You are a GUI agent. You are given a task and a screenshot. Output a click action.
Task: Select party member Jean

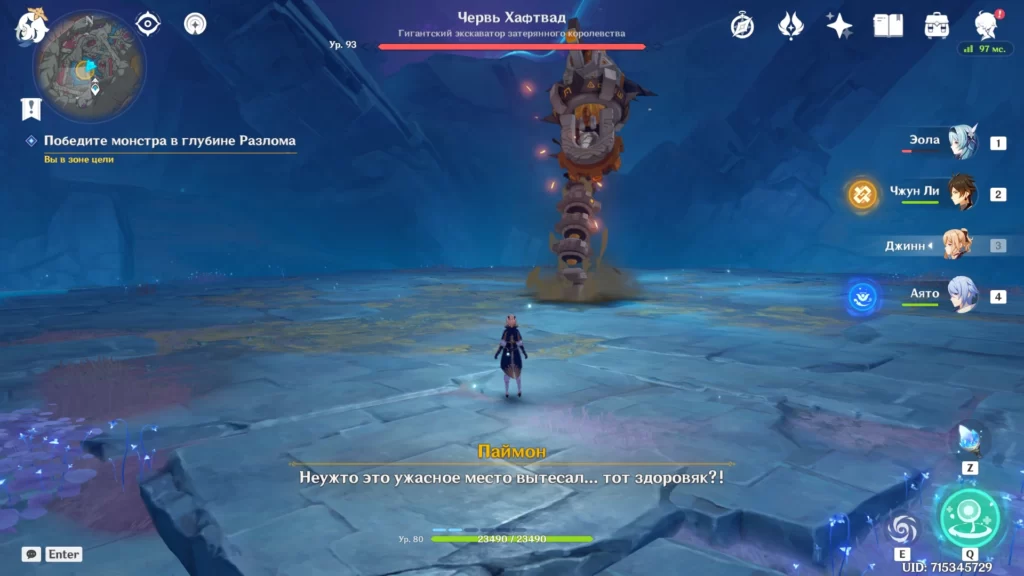point(957,245)
